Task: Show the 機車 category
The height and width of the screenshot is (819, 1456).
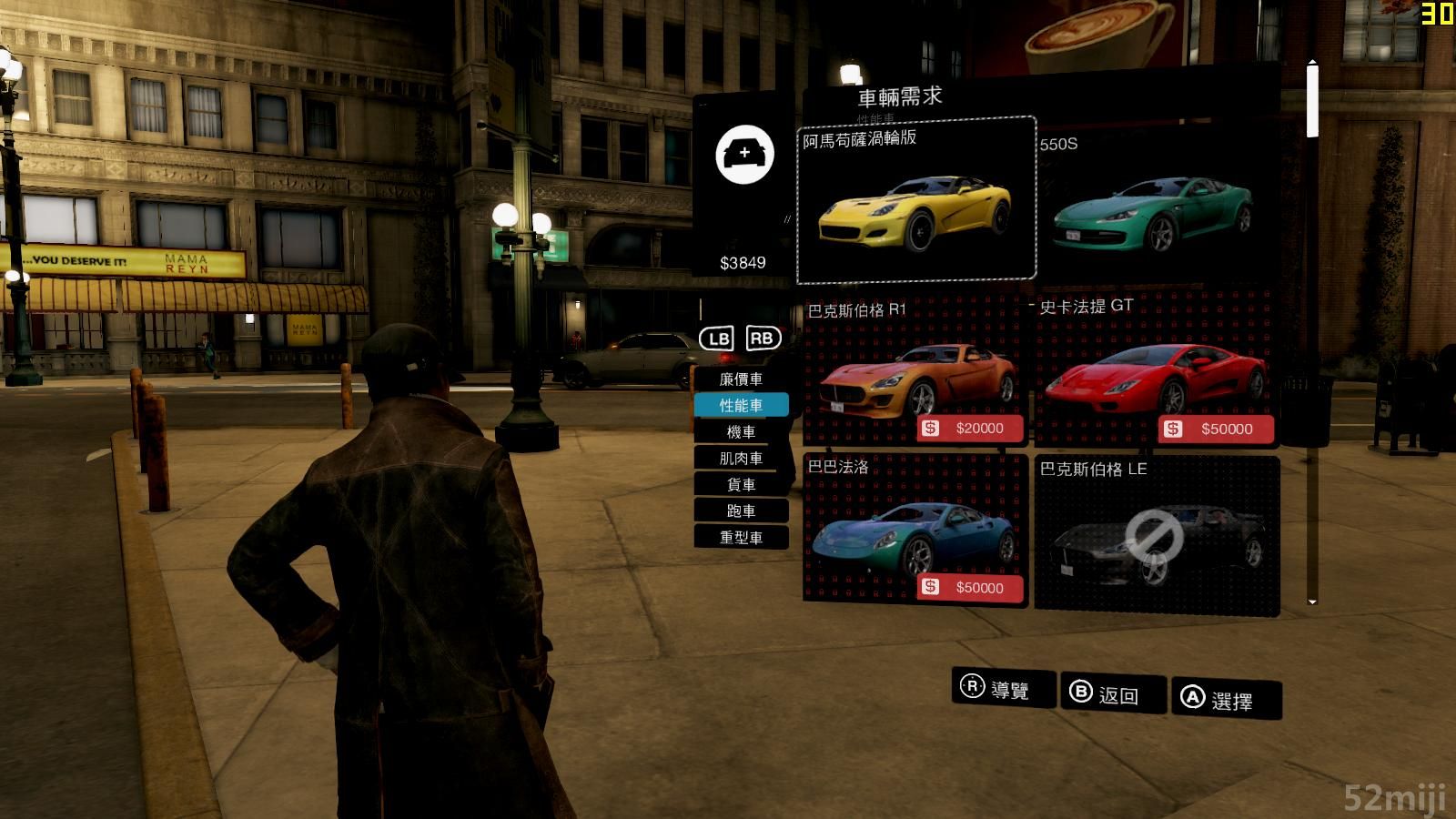Action: pos(741,432)
